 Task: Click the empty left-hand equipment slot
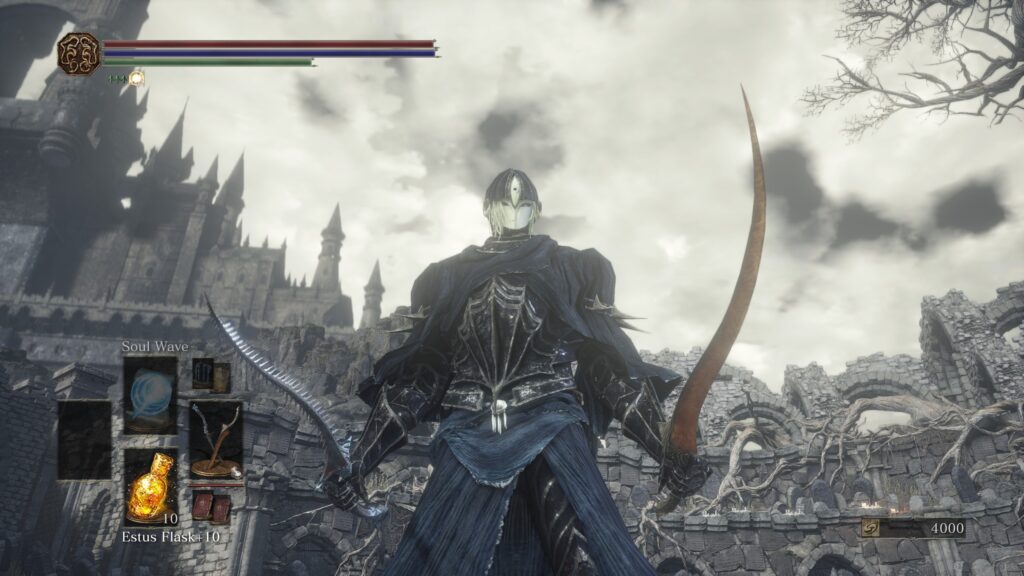point(84,440)
